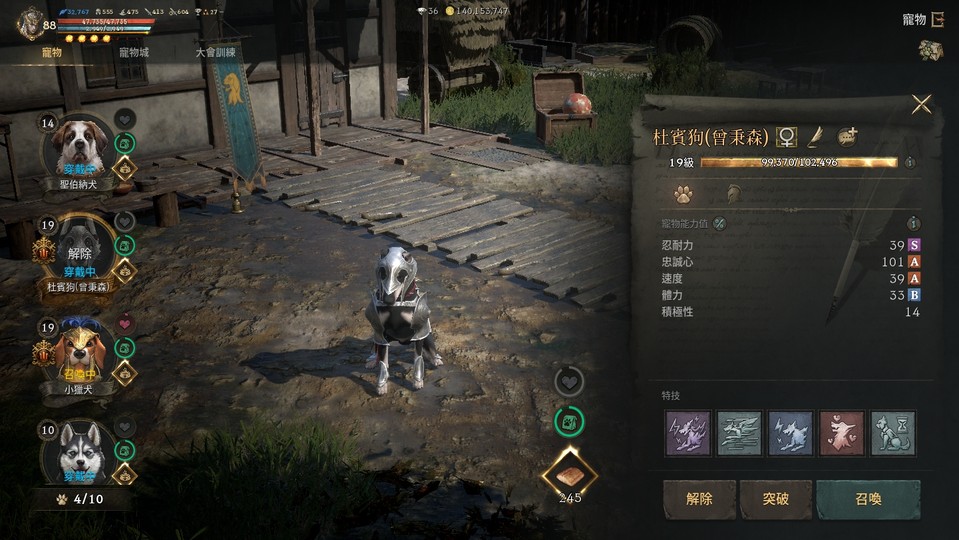
Task: Select the 寵物 tab
Action: pyautogui.click(x=52, y=52)
